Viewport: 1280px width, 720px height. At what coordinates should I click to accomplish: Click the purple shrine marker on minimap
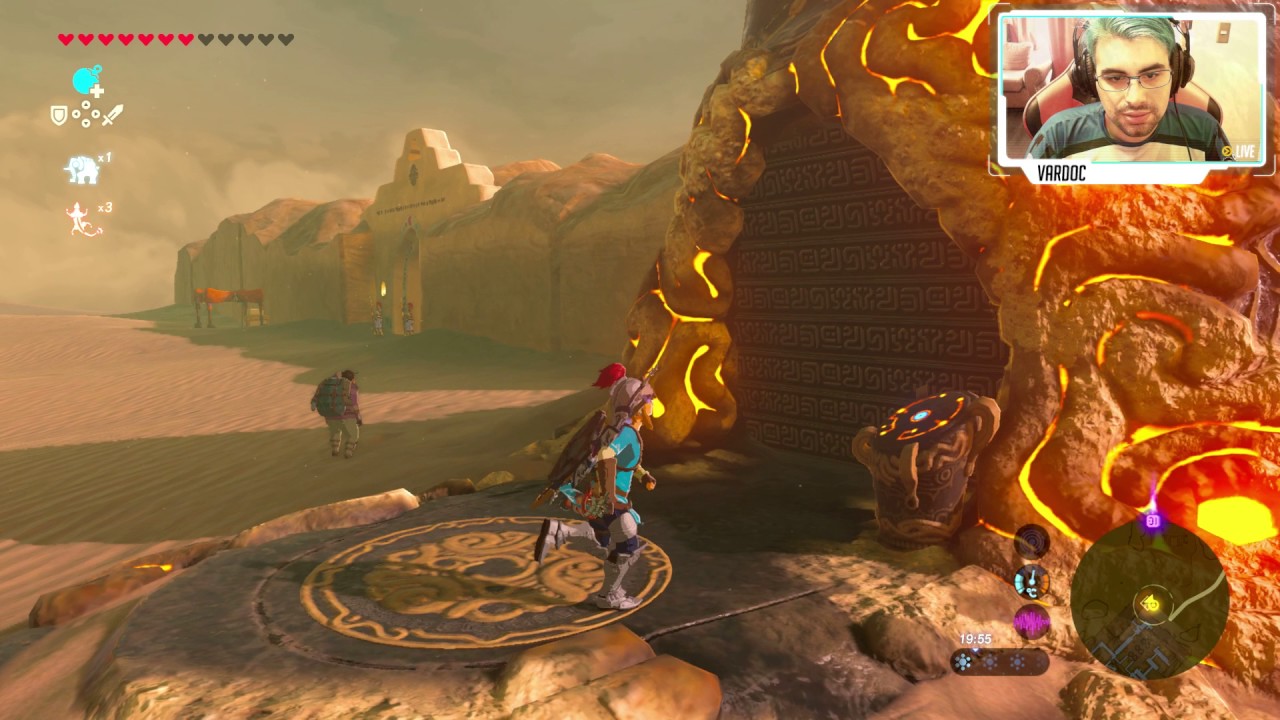click(1153, 521)
